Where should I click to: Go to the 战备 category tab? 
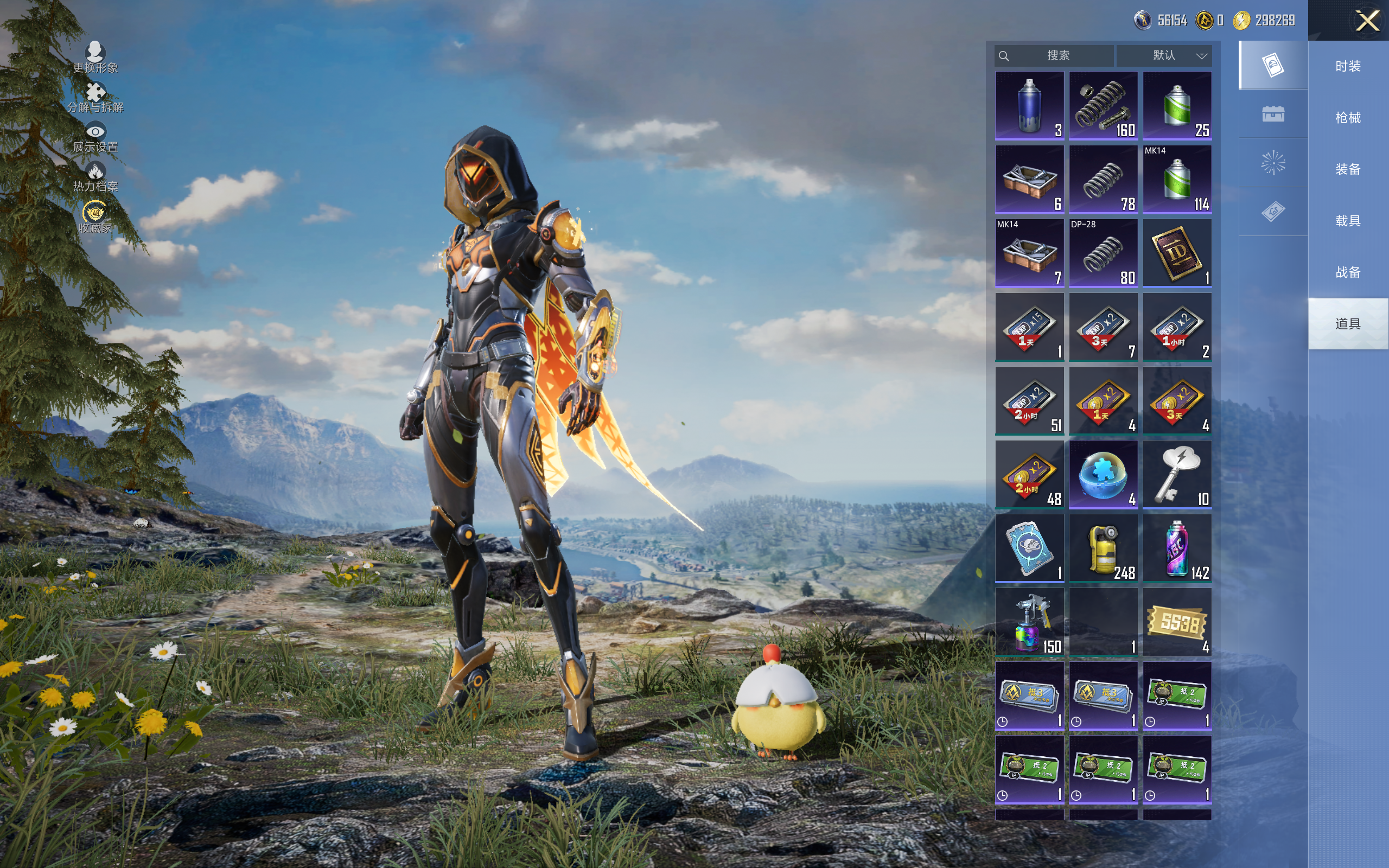1347,272
